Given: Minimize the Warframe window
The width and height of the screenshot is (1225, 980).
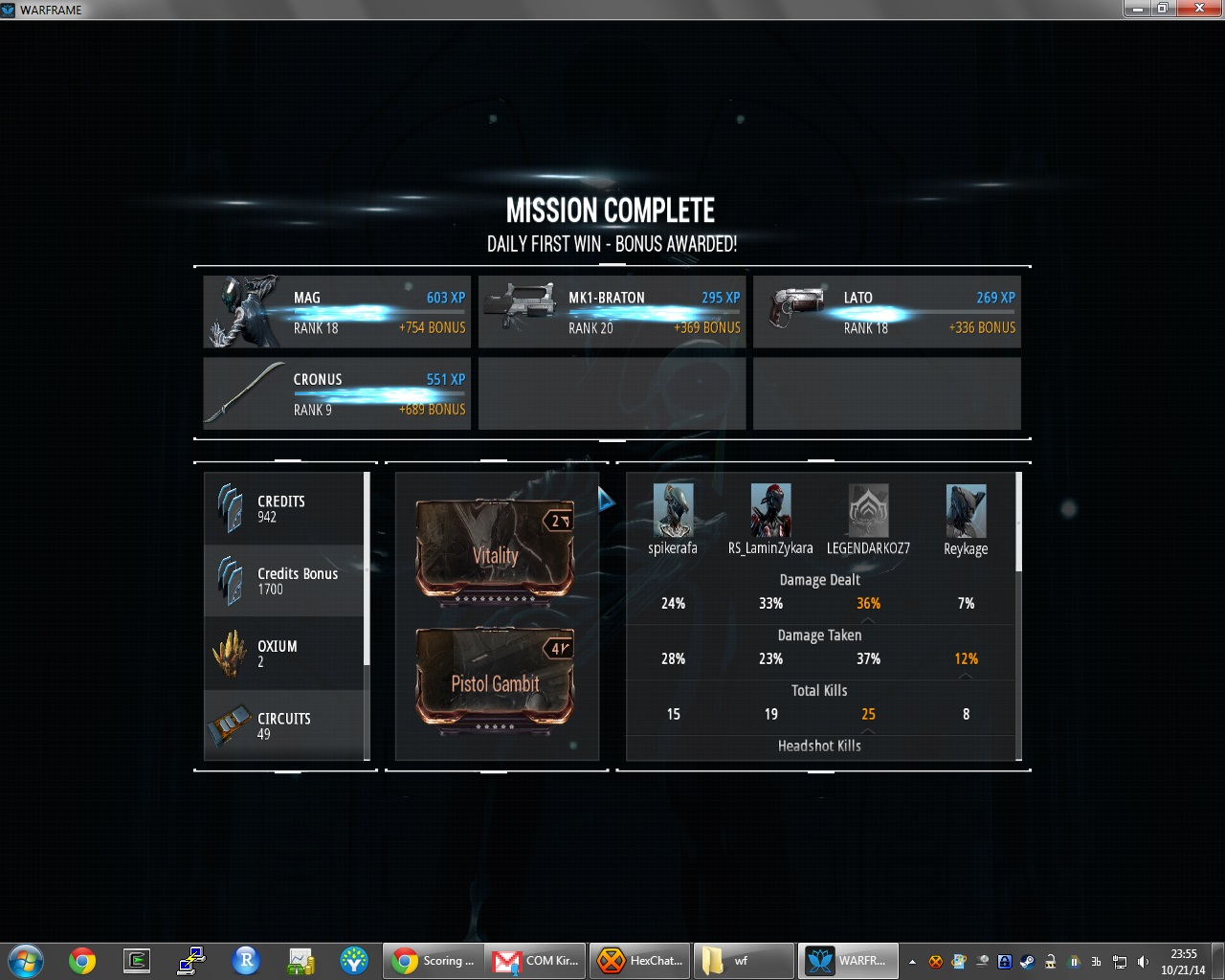Looking at the screenshot, I should coord(1136,9).
